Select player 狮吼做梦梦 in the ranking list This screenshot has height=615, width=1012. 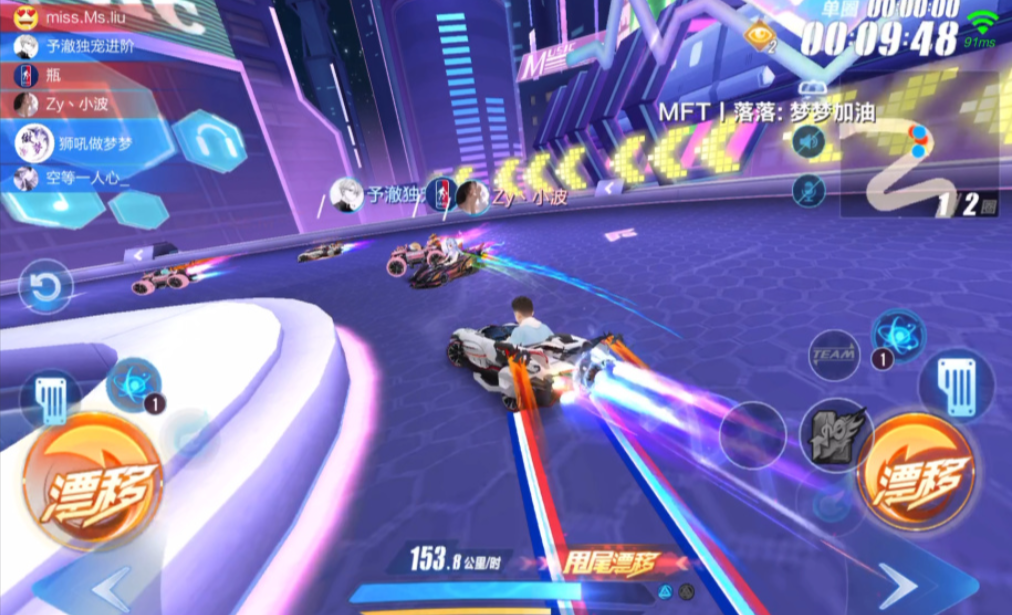tap(80, 143)
